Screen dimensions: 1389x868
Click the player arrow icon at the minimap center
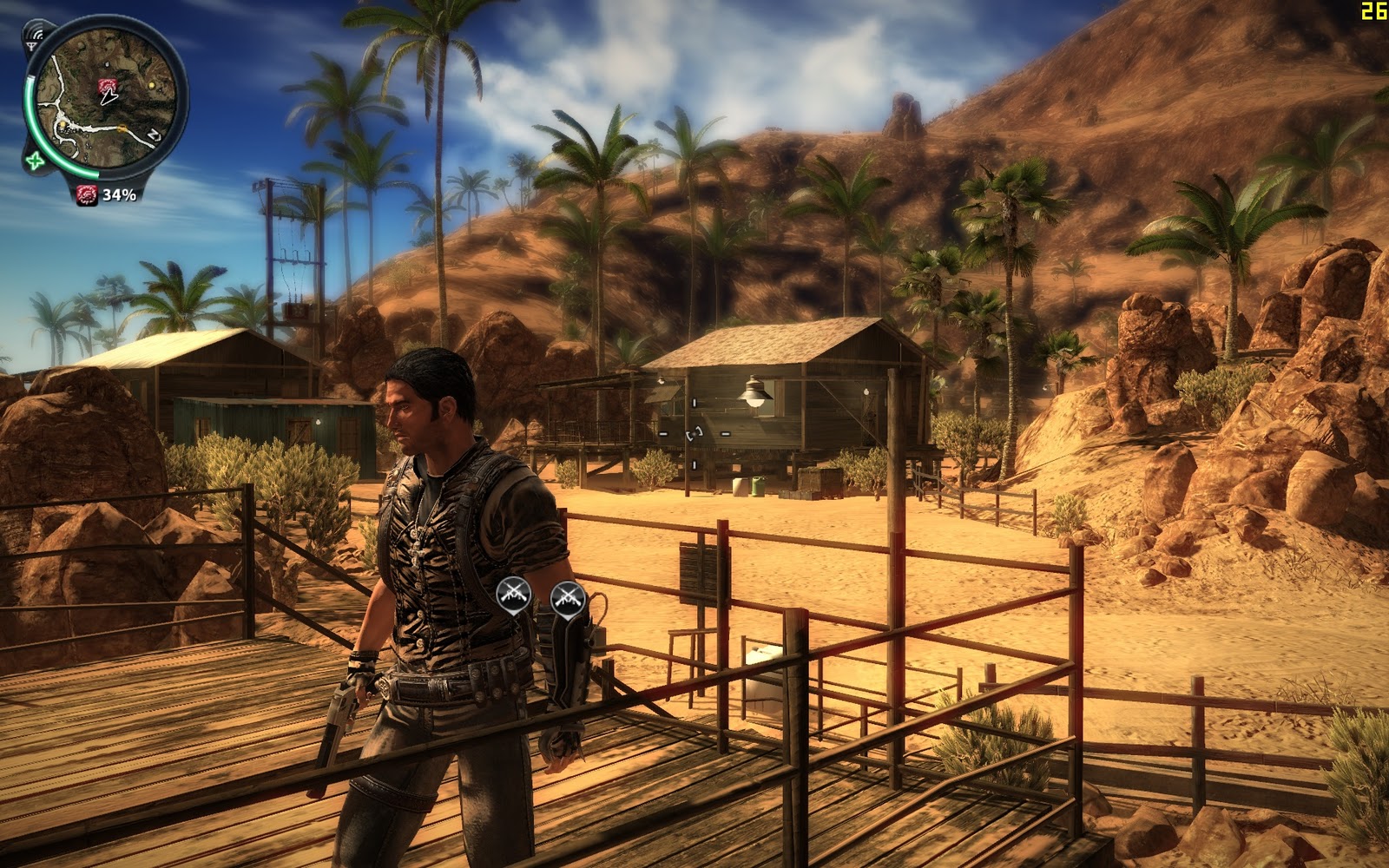[109, 97]
